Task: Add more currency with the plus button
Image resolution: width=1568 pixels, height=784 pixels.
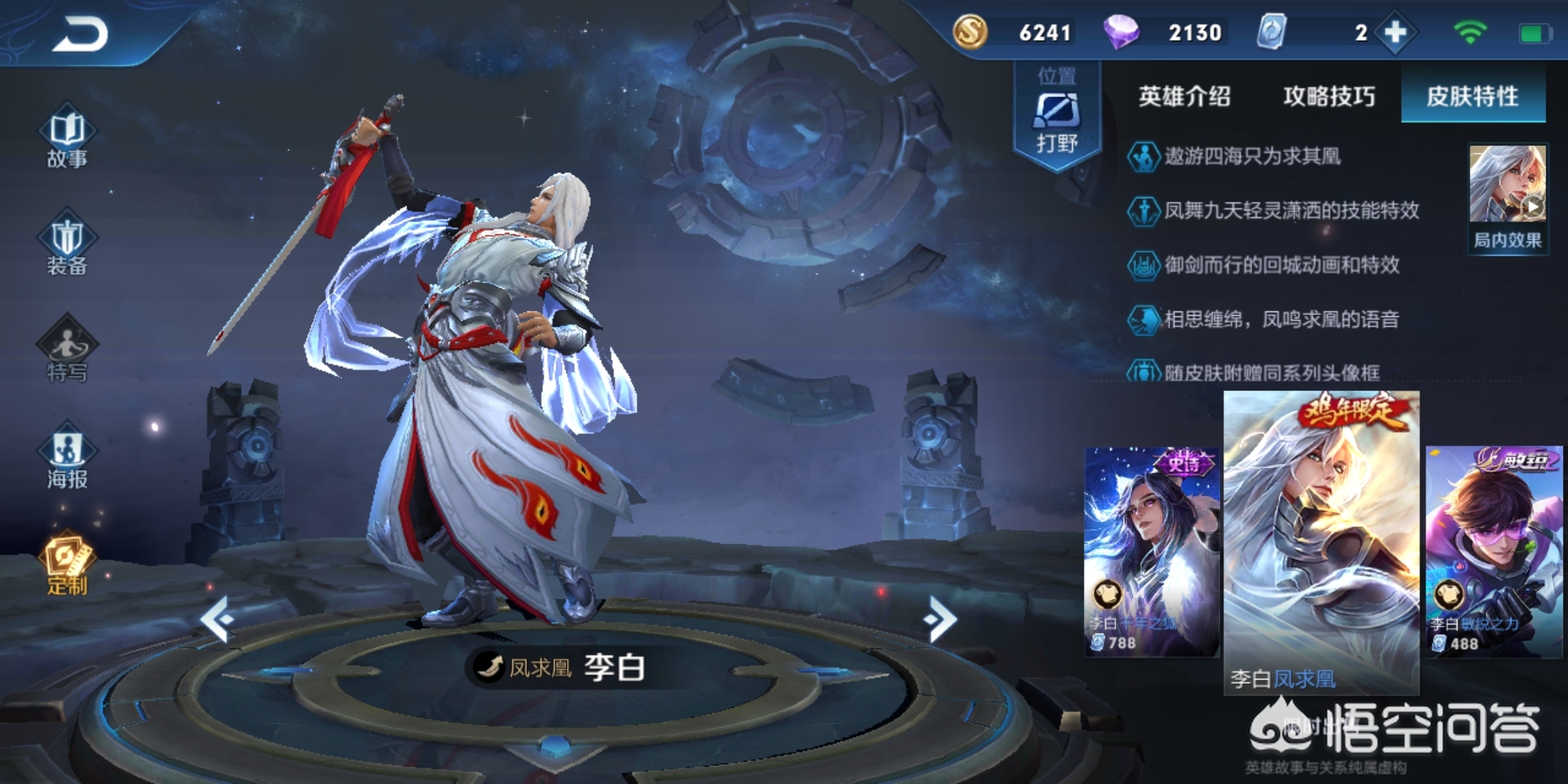Action: (1395, 33)
